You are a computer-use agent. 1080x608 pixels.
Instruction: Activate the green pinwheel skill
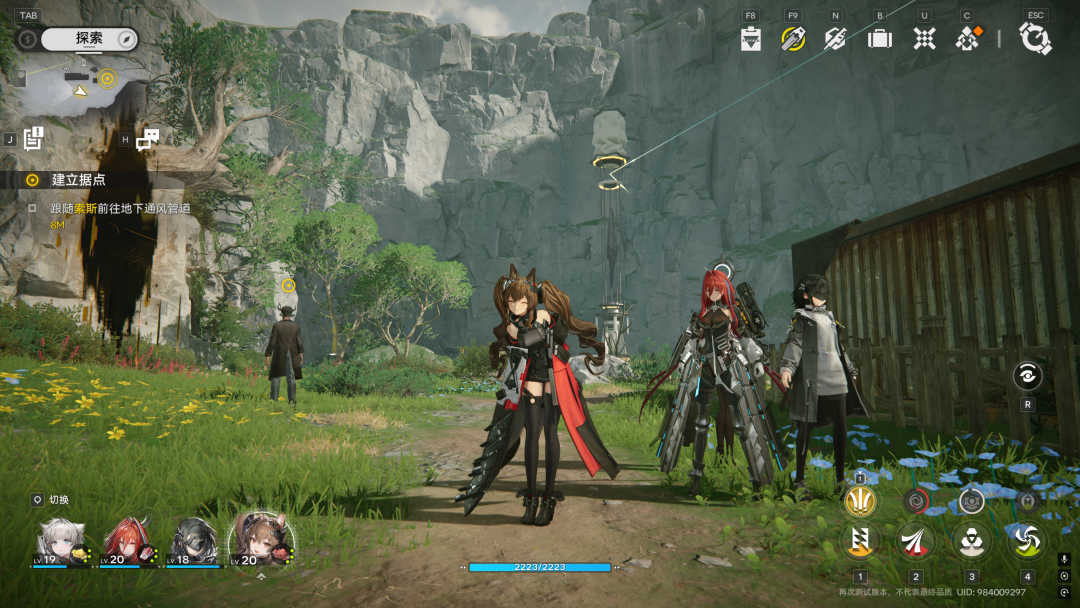tap(1027, 540)
